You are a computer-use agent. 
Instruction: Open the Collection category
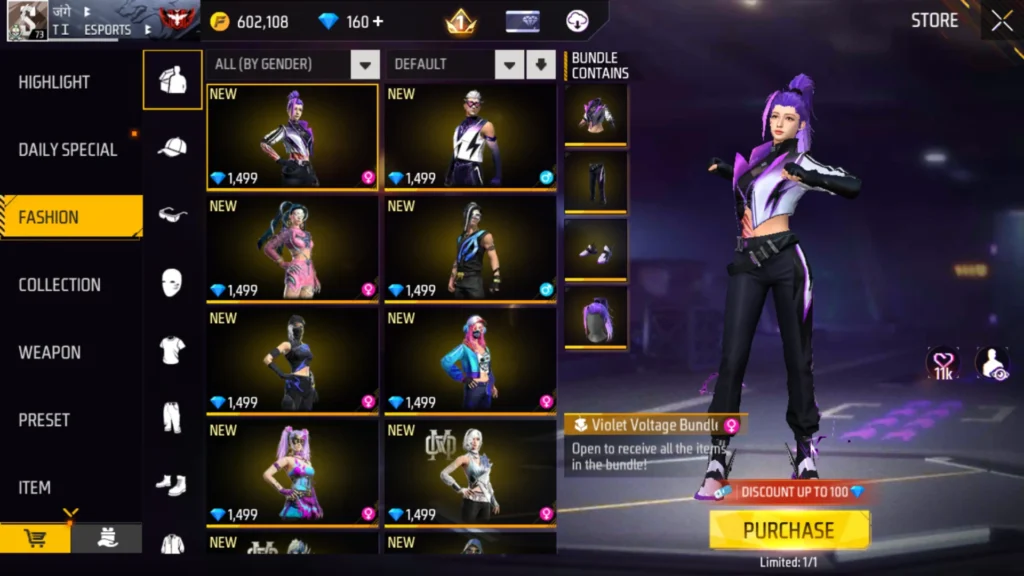(x=59, y=285)
